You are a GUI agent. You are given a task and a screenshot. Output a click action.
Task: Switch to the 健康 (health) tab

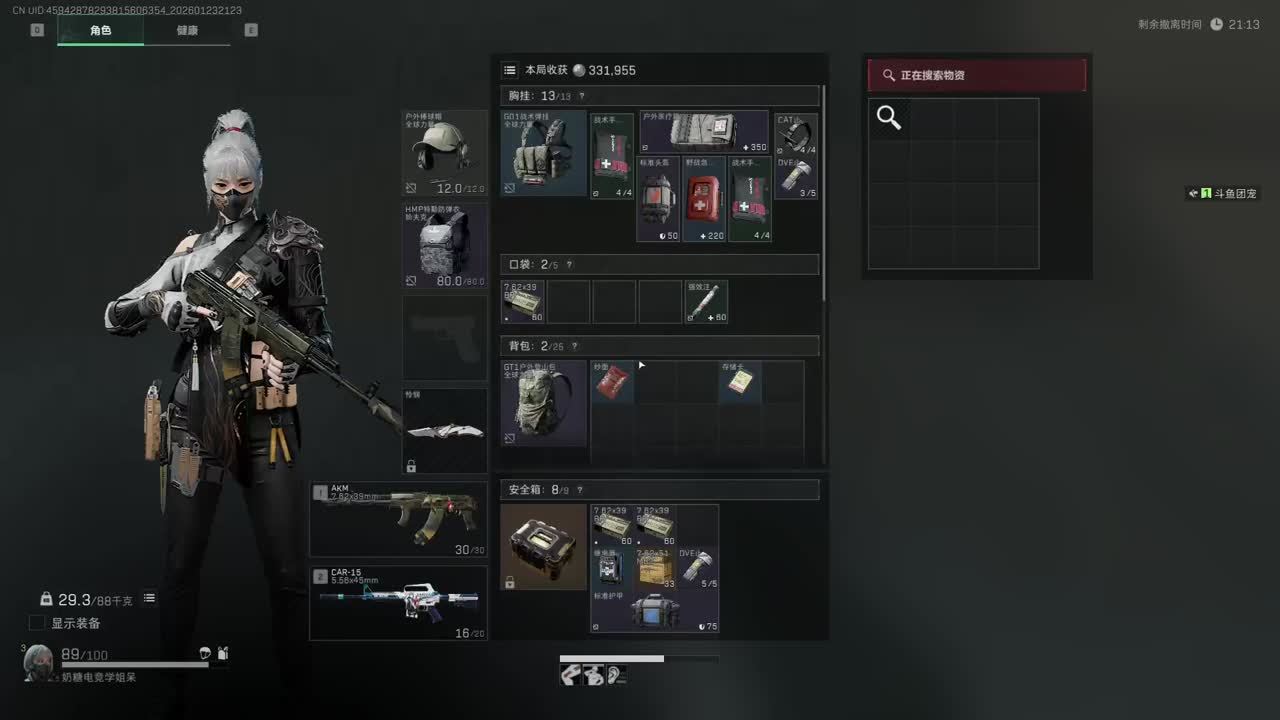187,30
